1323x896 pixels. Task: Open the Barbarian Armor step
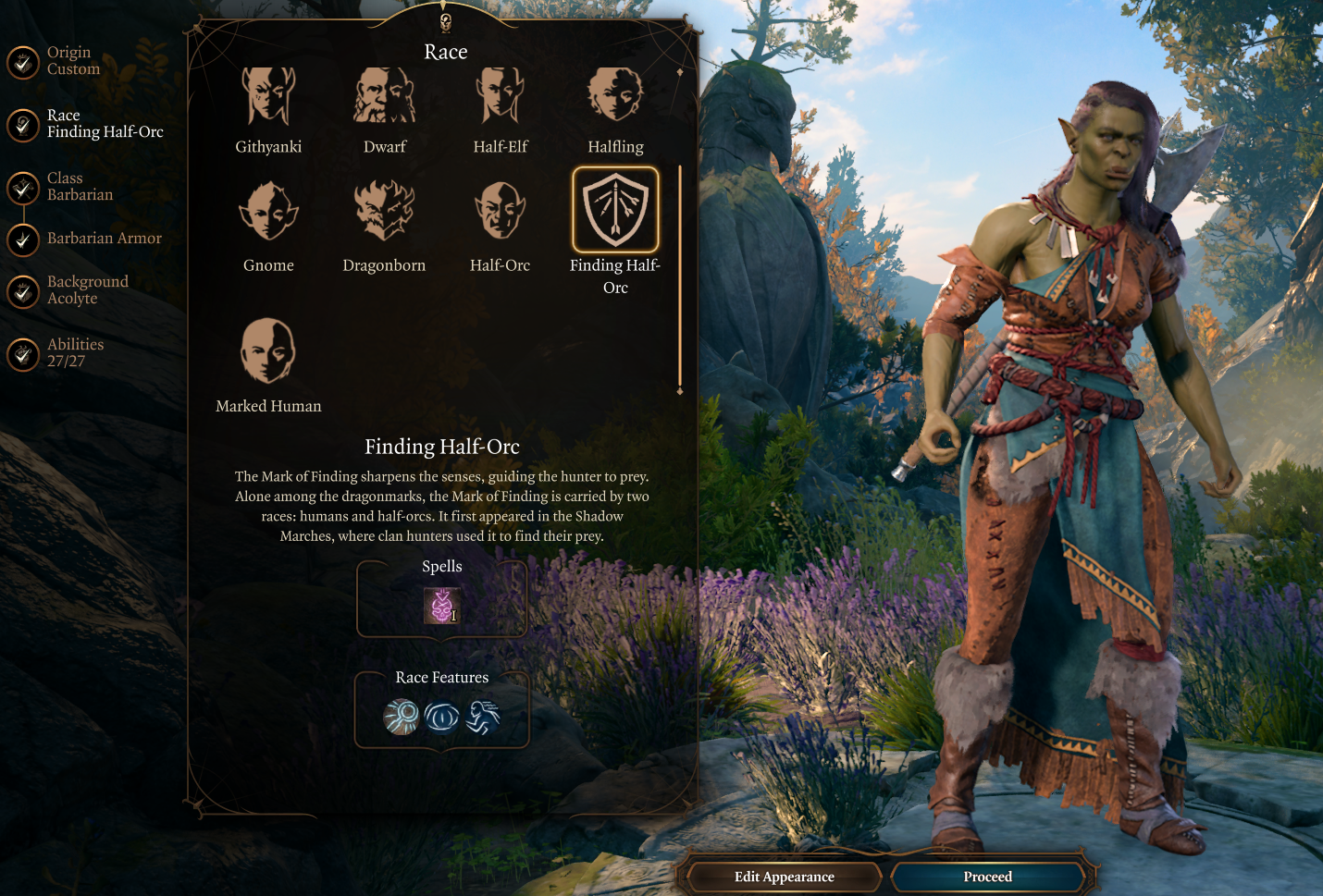[x=24, y=239]
